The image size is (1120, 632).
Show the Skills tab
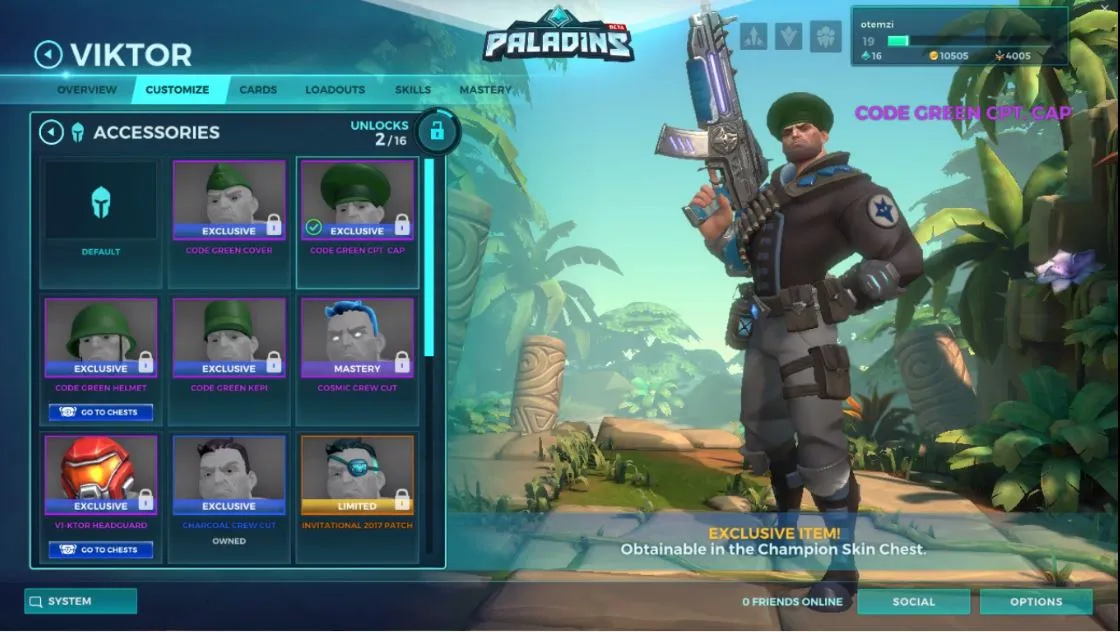[x=413, y=90]
